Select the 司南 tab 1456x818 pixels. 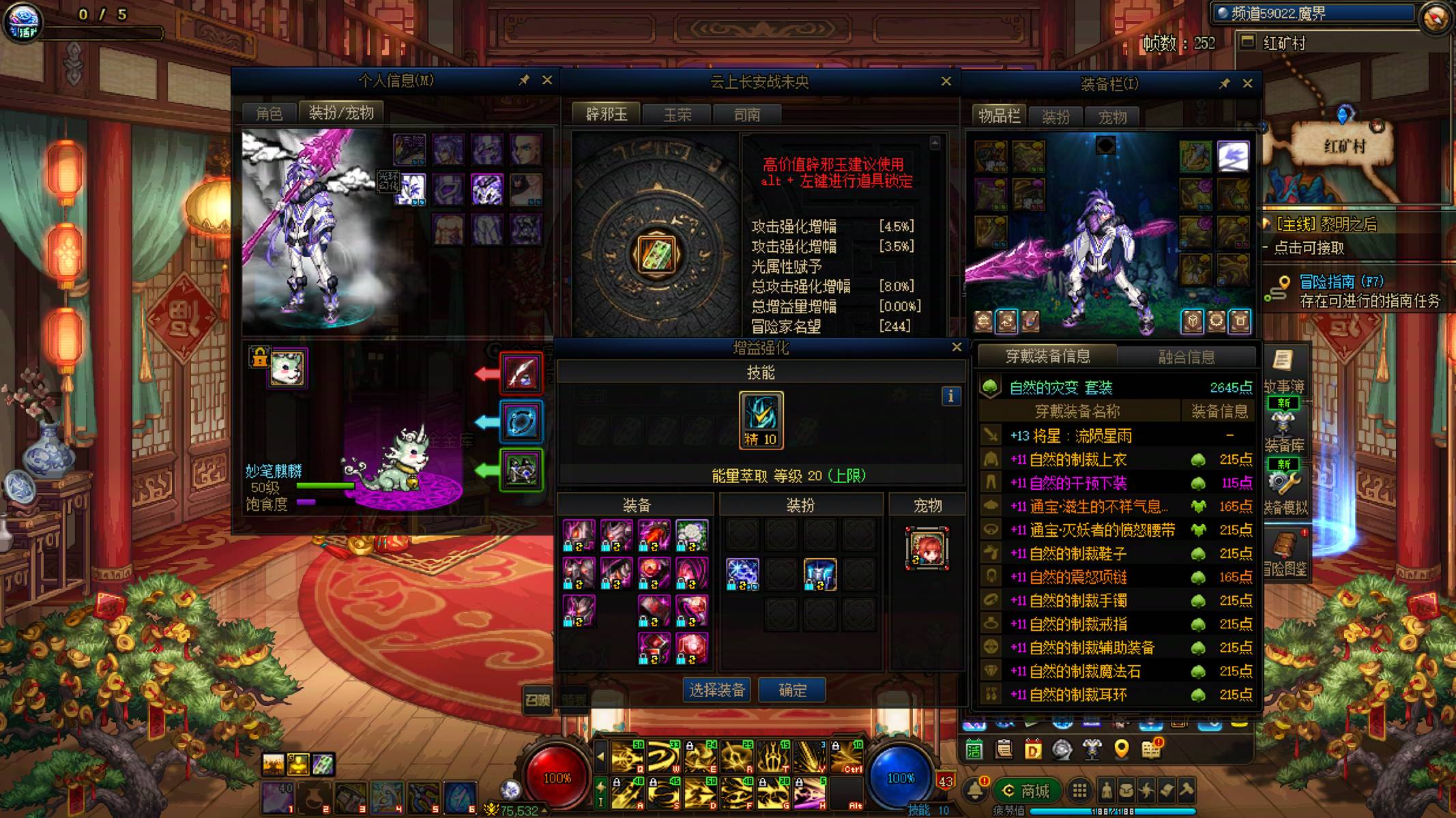(x=747, y=115)
